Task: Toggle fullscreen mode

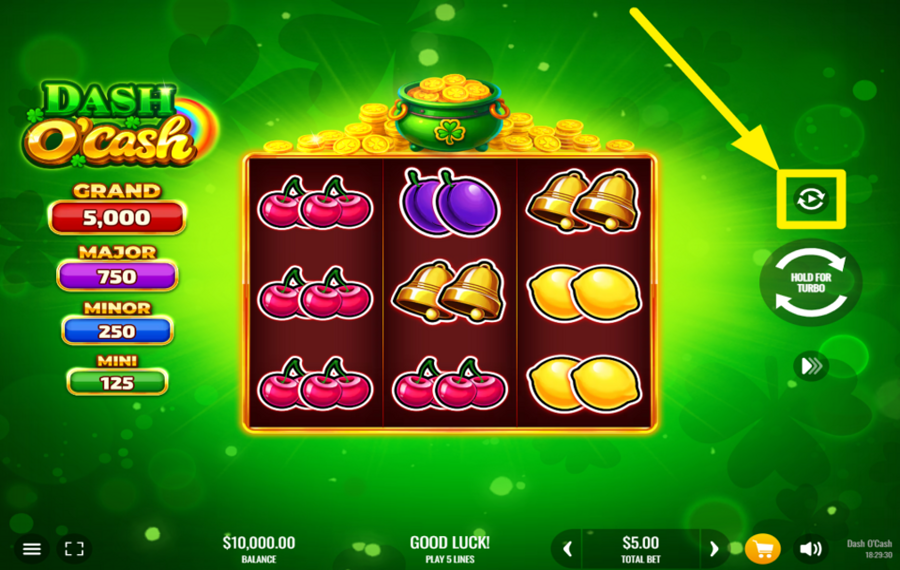Action: coord(74,549)
